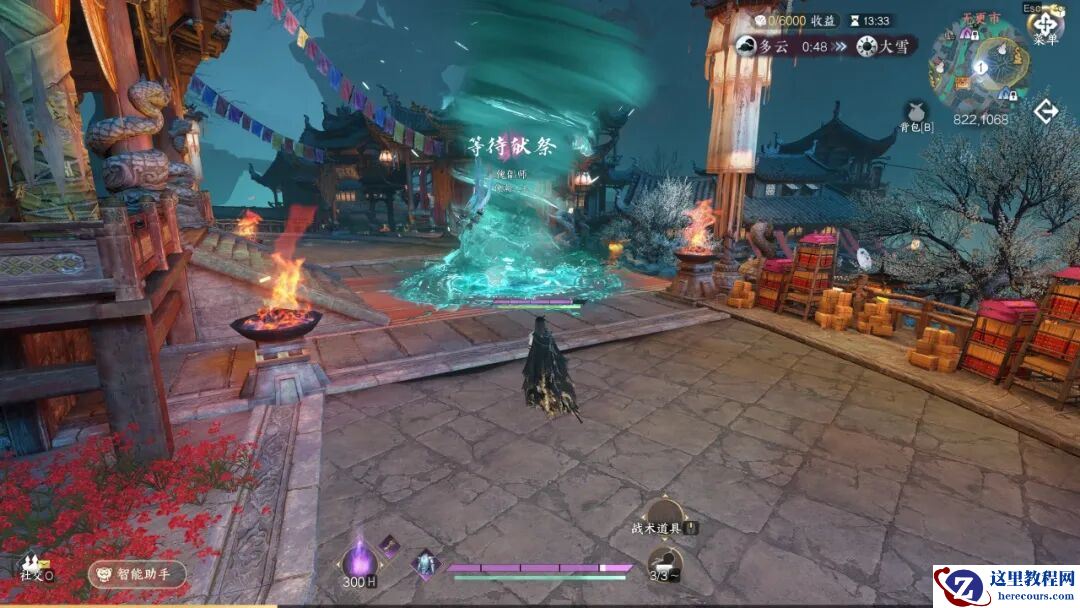Open the 菜单 main menu
The height and width of the screenshot is (608, 1080).
[1045, 25]
